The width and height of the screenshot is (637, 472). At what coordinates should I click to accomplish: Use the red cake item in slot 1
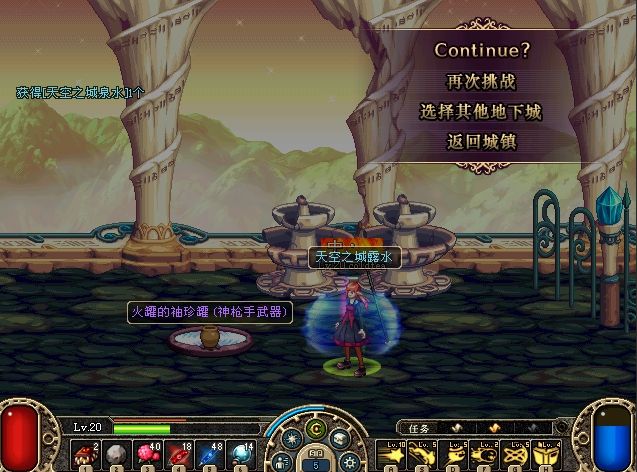pos(86,455)
